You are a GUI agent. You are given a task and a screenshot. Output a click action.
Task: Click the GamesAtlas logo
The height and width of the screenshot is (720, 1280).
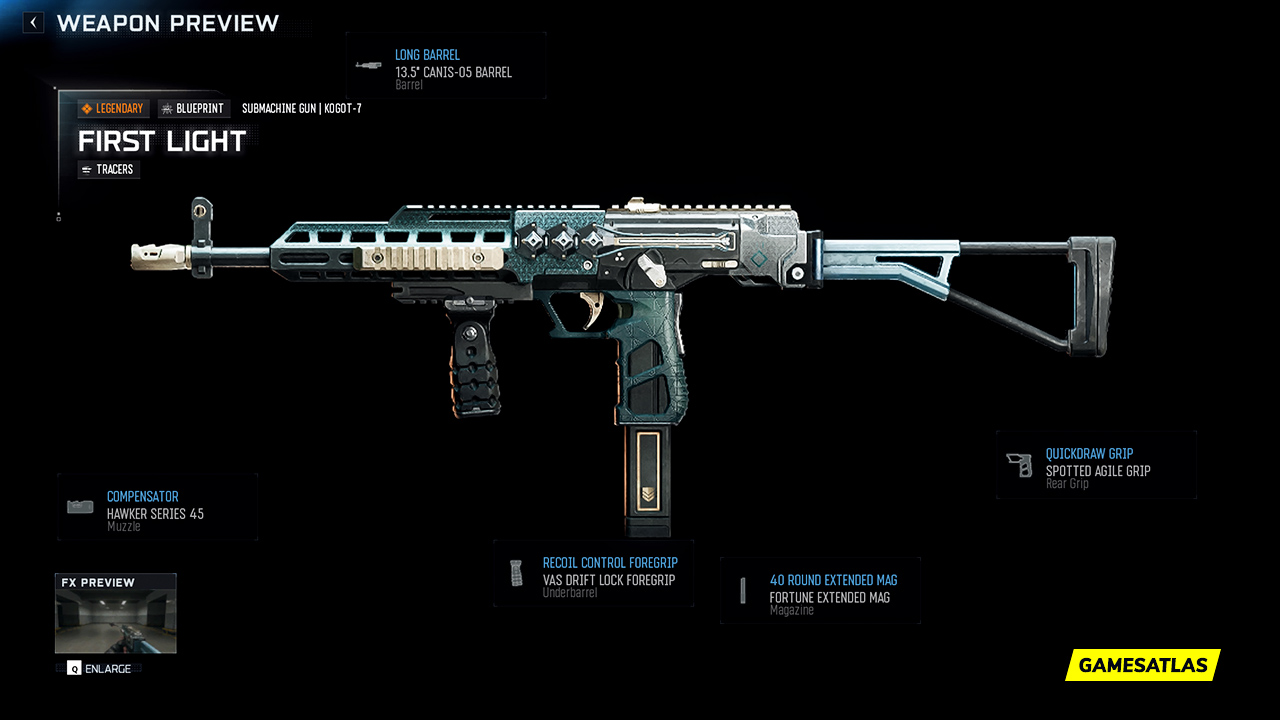(1141, 665)
